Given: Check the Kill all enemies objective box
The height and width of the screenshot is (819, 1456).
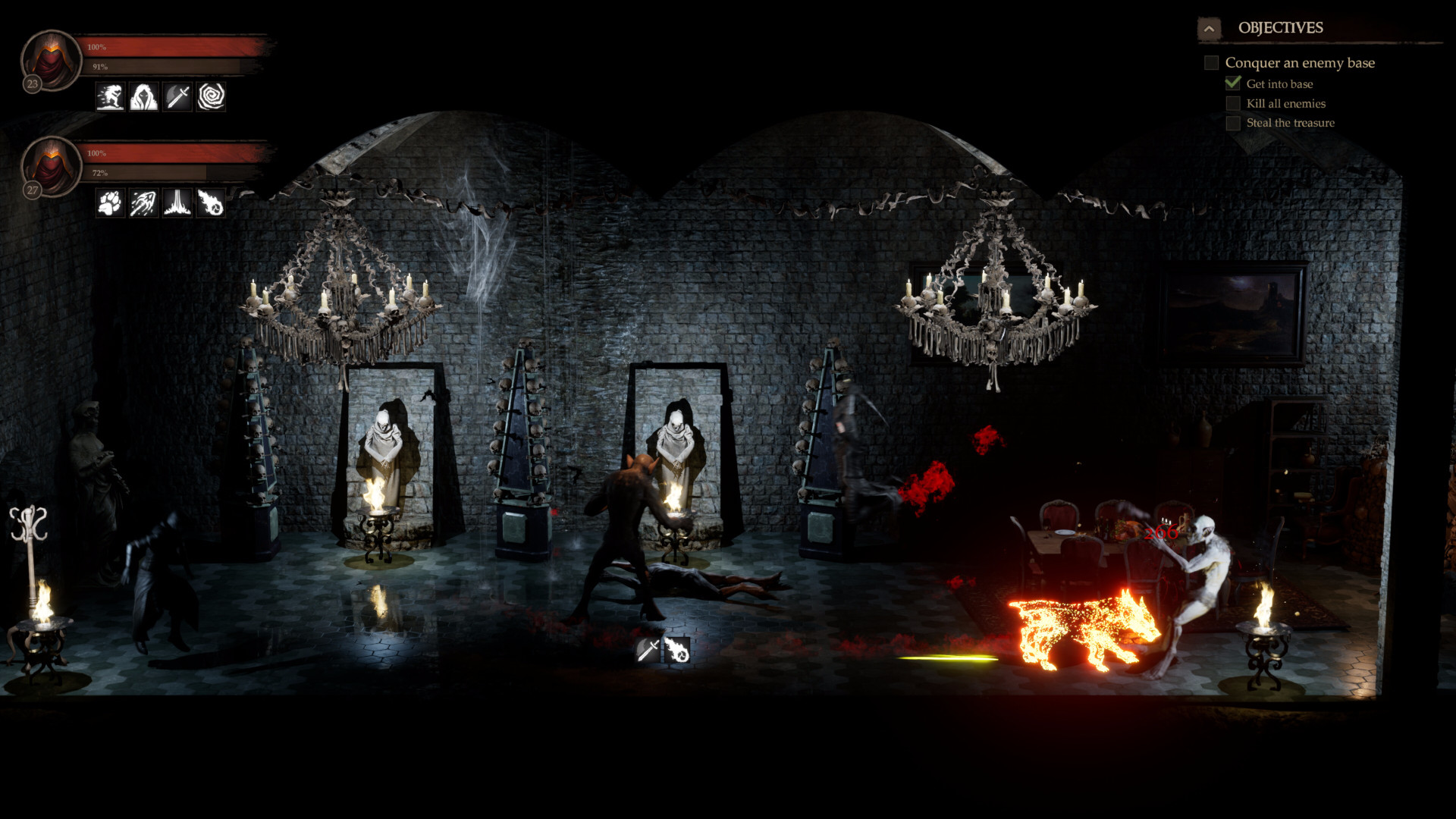Looking at the screenshot, I should coord(1233,103).
